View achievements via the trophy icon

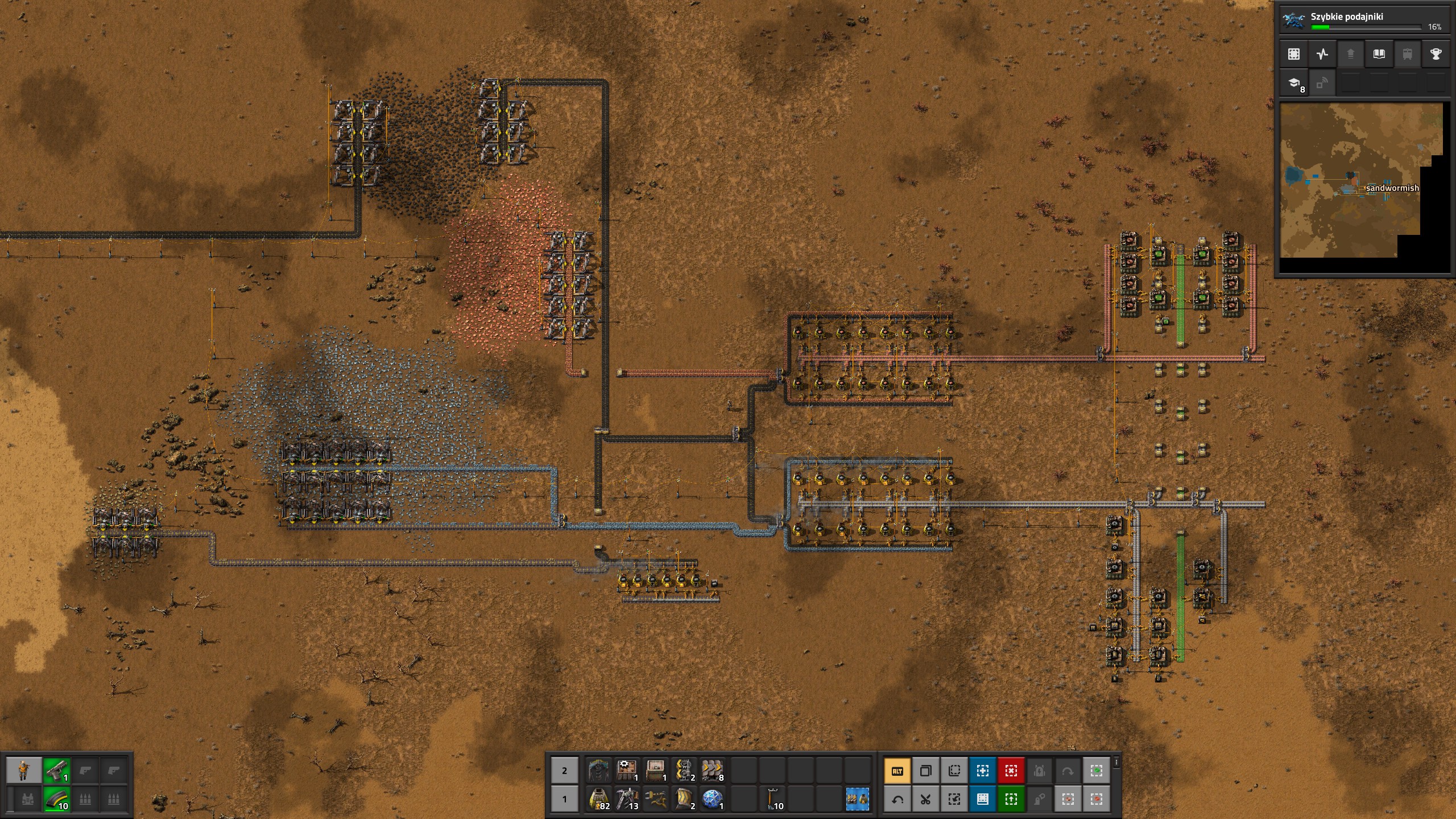1436,54
